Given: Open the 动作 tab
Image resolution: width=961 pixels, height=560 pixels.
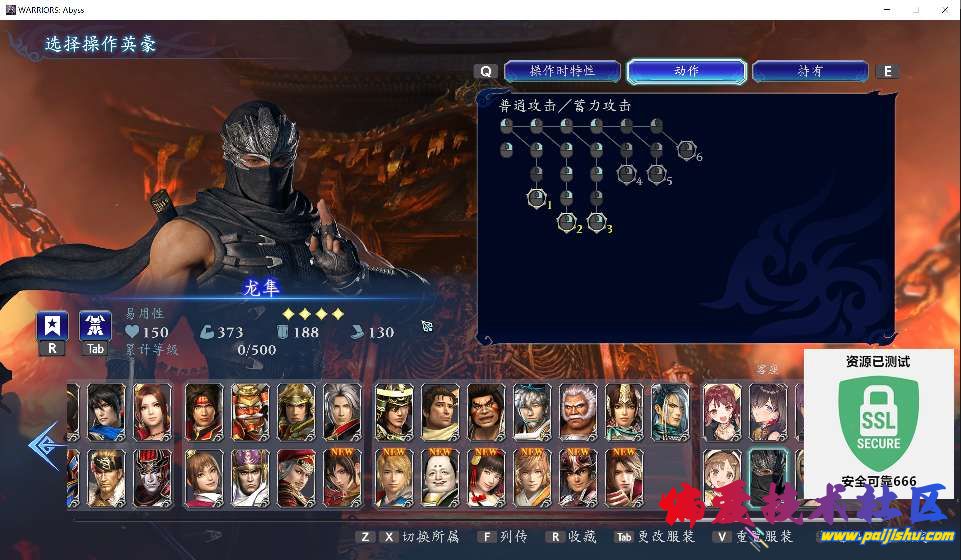Looking at the screenshot, I should coord(686,72).
